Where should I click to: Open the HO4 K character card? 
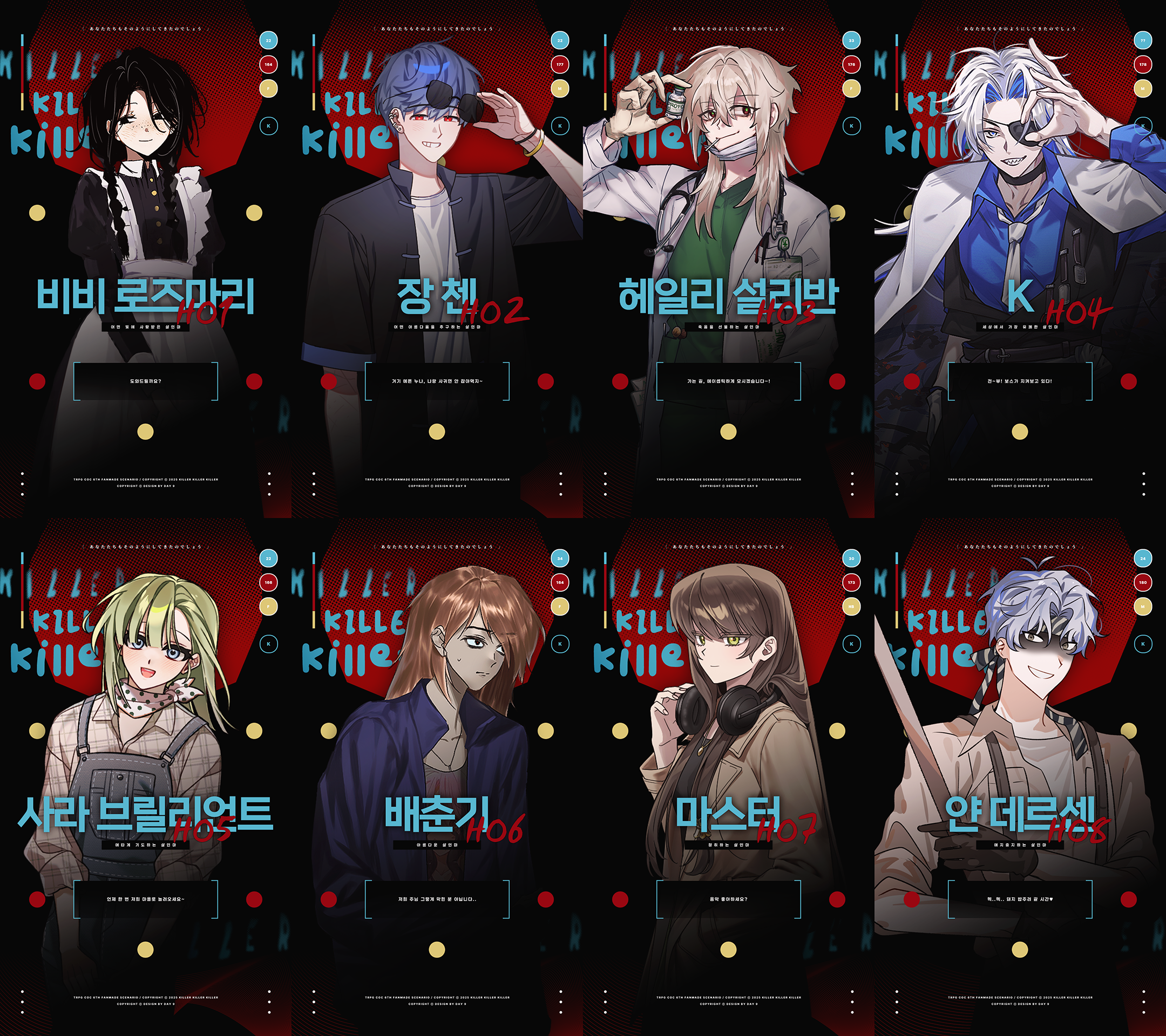[1020, 259]
